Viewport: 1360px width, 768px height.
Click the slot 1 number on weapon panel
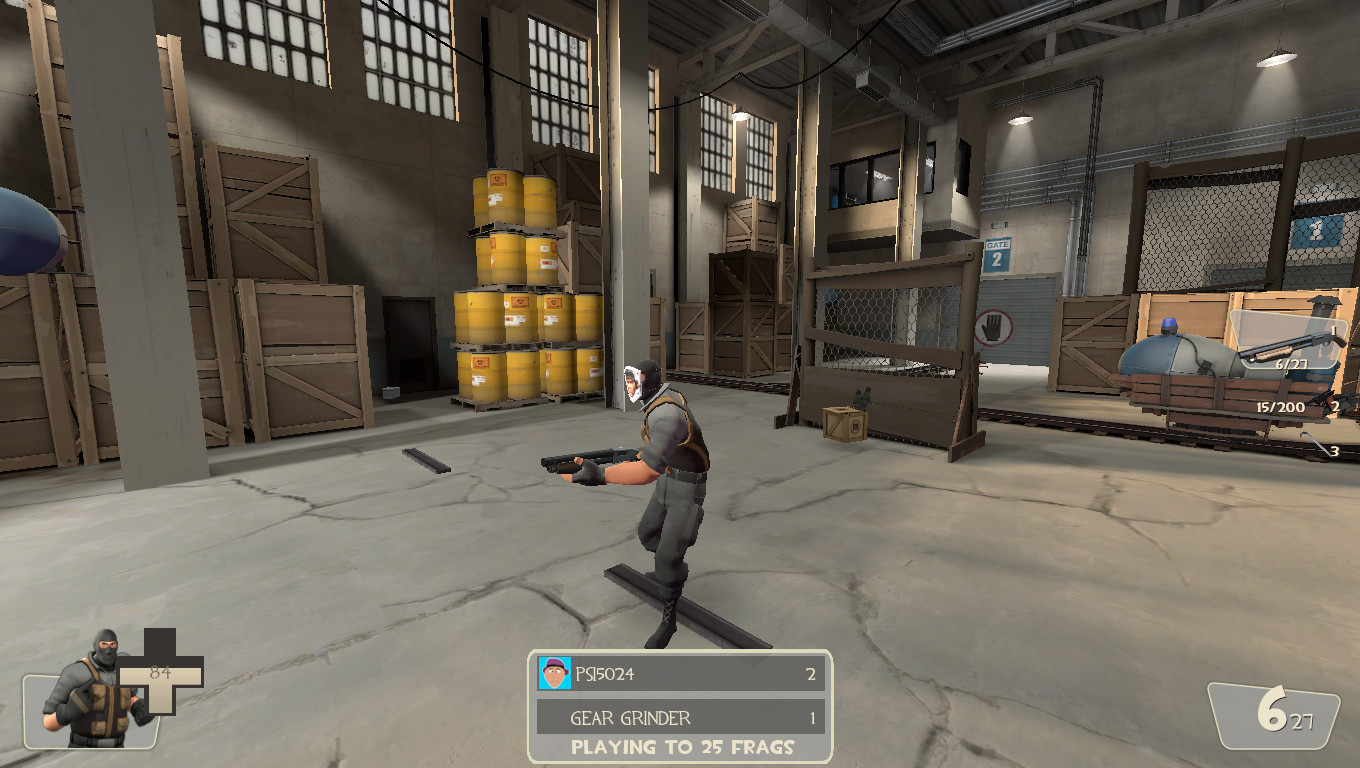pos(1333,331)
